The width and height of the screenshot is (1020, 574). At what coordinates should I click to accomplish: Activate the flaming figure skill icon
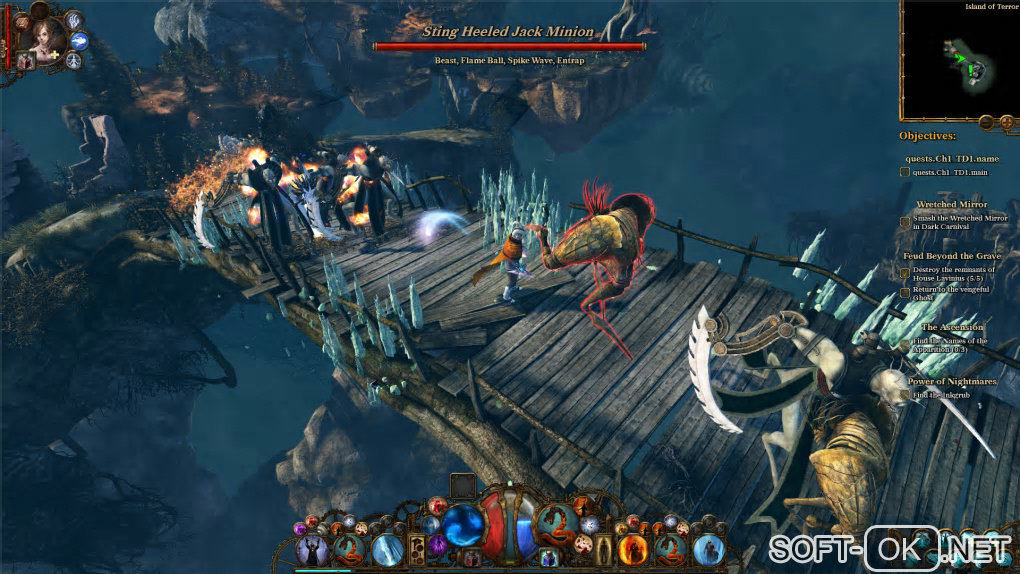pyautogui.click(x=632, y=549)
